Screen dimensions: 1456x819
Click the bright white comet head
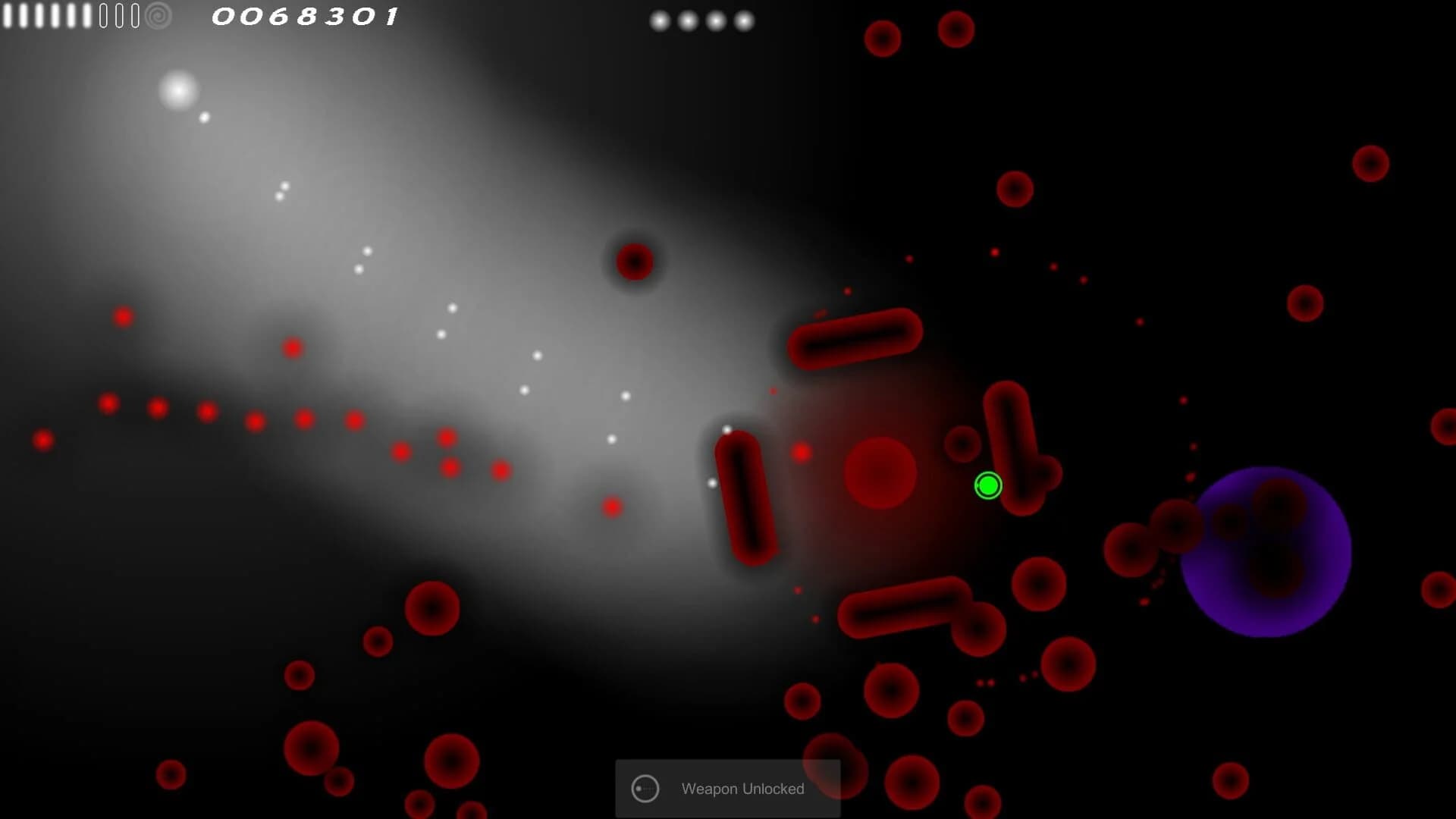179,91
